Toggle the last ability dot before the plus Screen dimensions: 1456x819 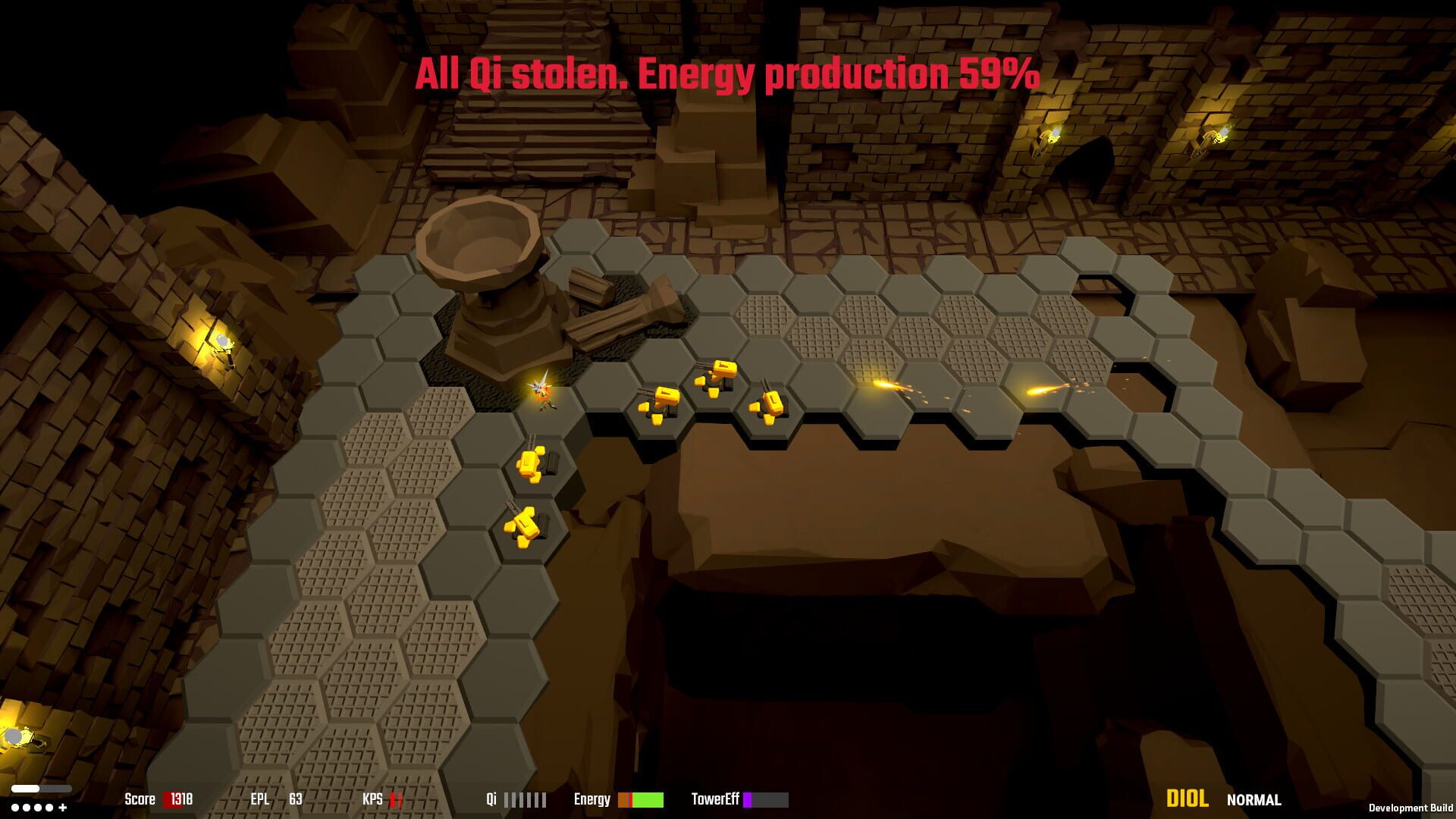[x=49, y=808]
